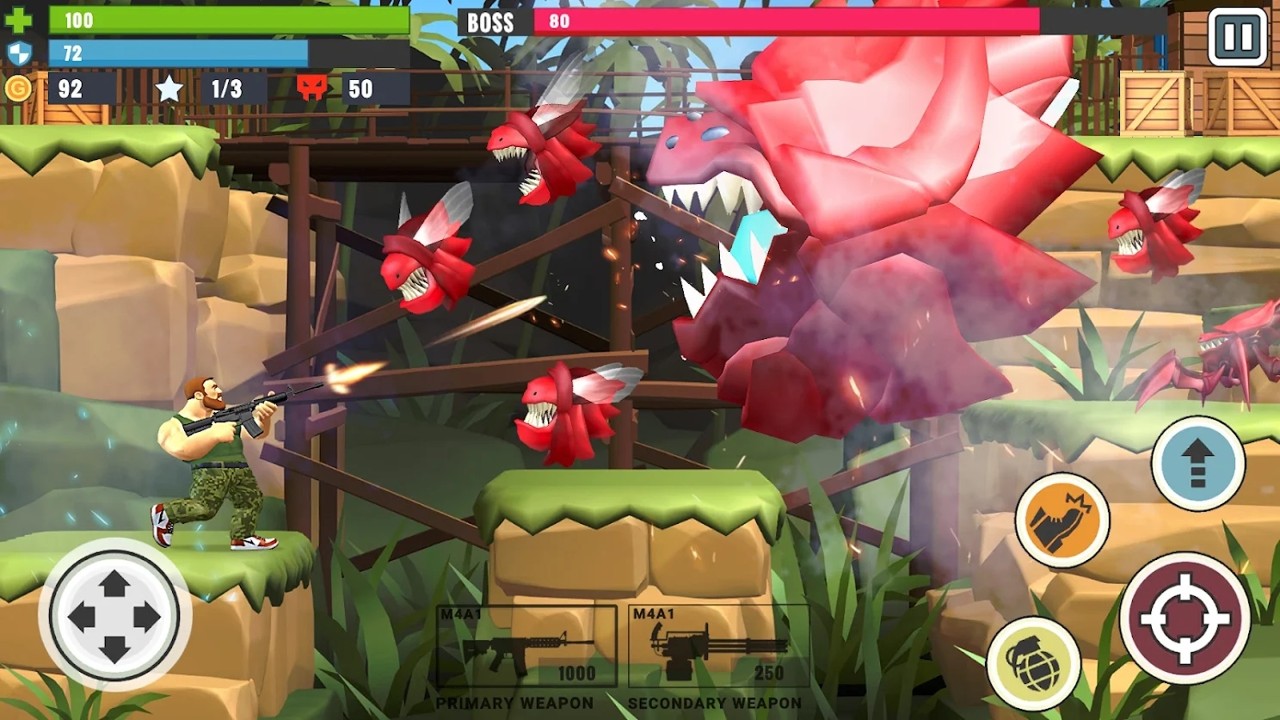
Task: Tap the crosshair fire button
Action: point(1185,617)
